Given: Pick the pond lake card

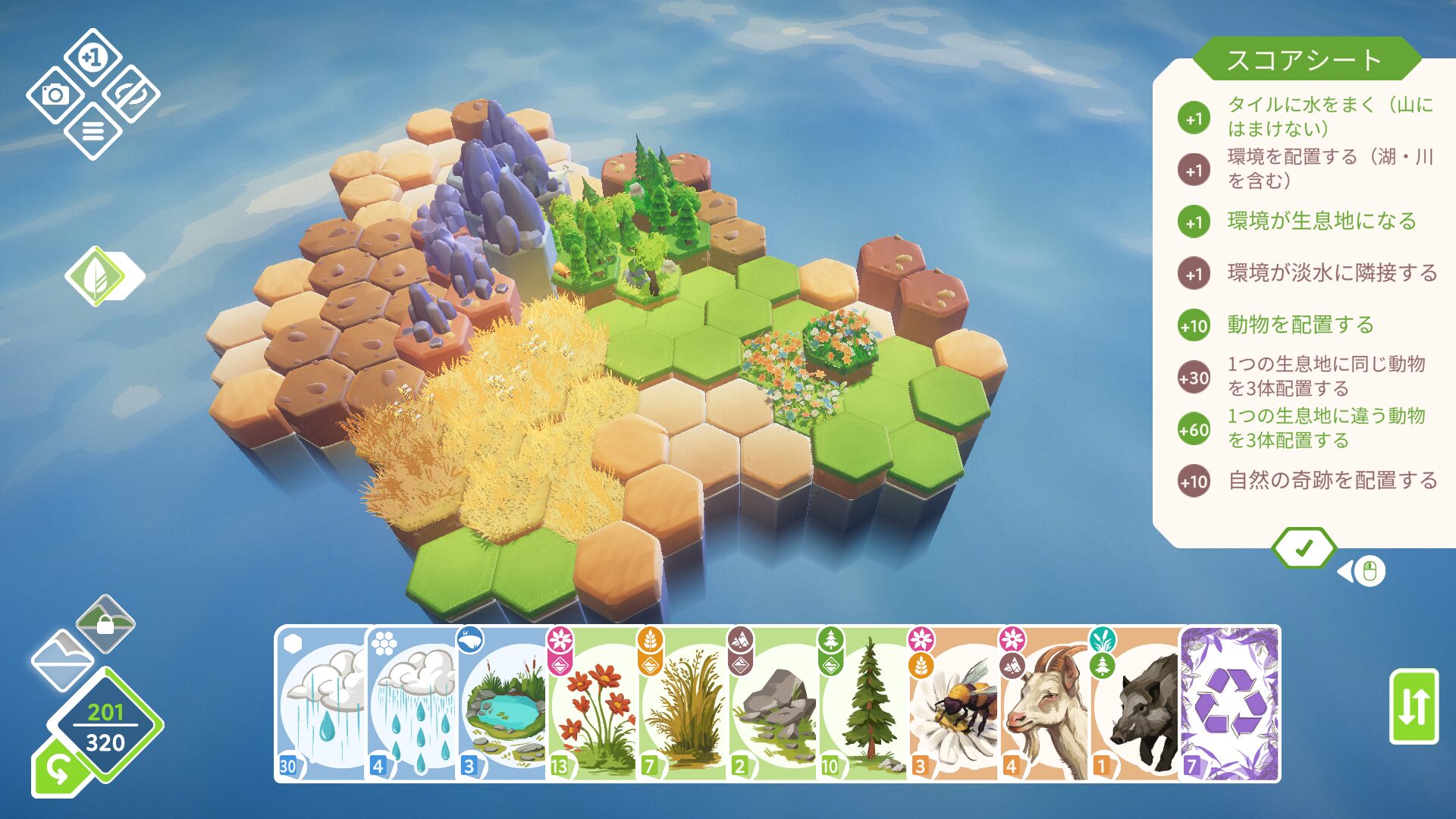Looking at the screenshot, I should [503, 704].
